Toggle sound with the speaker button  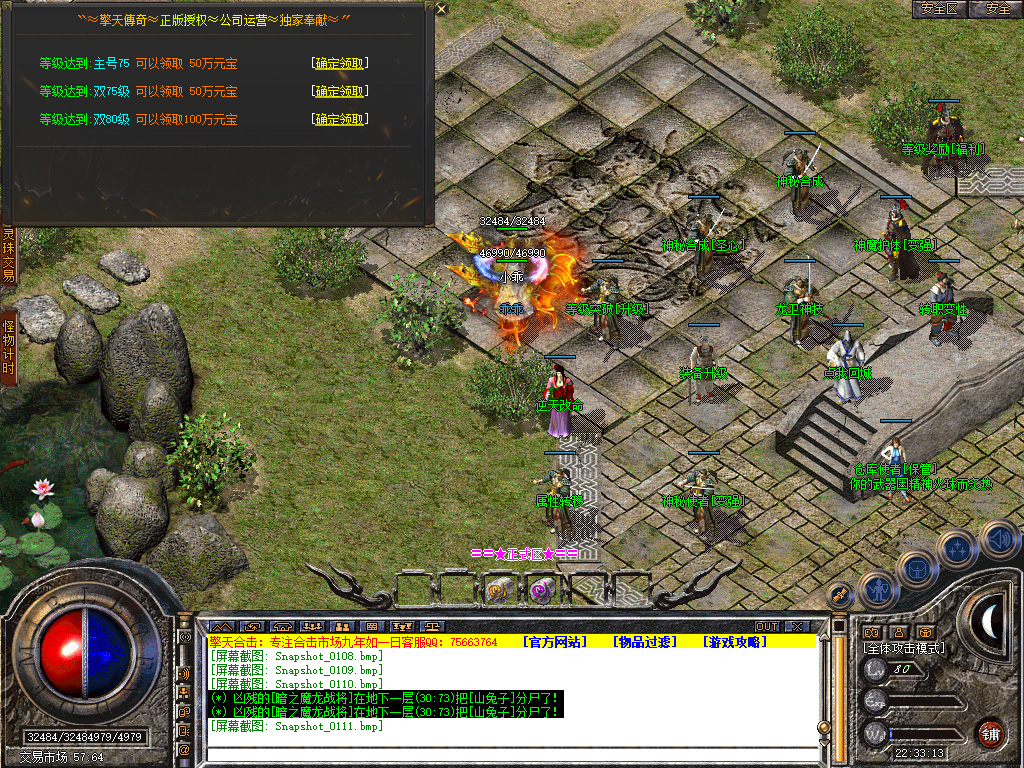[x=999, y=540]
